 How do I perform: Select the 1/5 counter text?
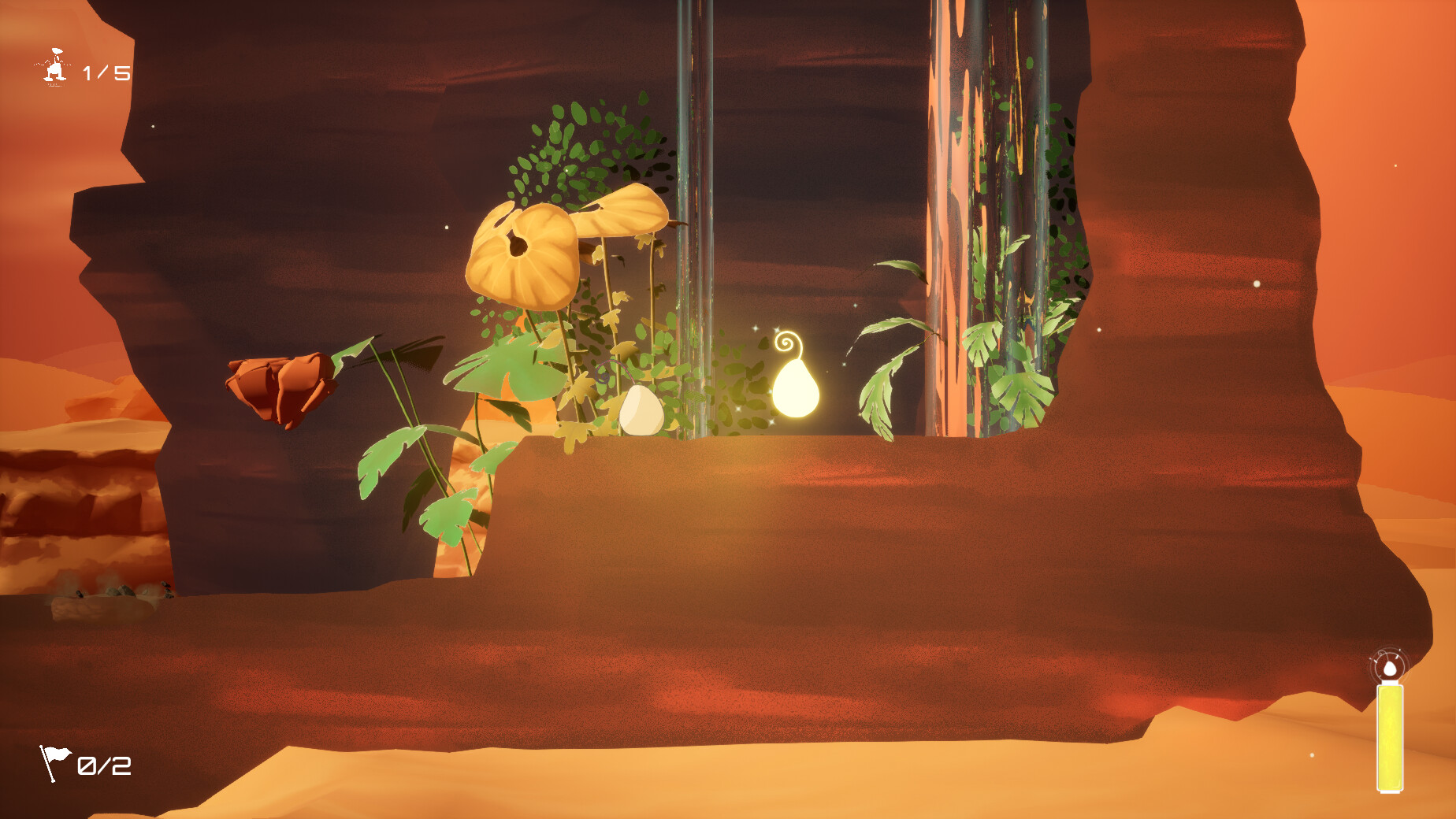106,71
